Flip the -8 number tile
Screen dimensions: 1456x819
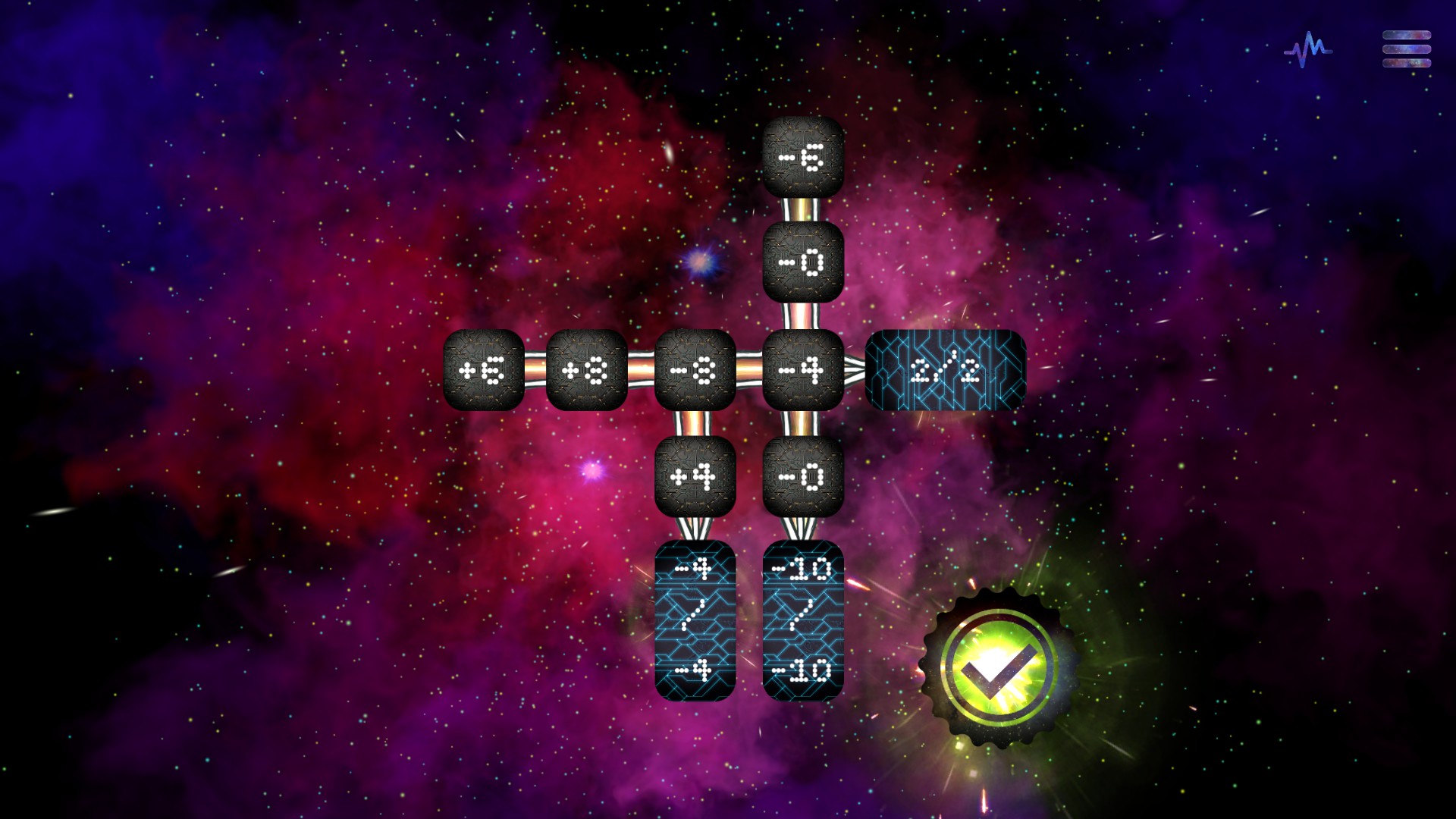[x=695, y=370]
